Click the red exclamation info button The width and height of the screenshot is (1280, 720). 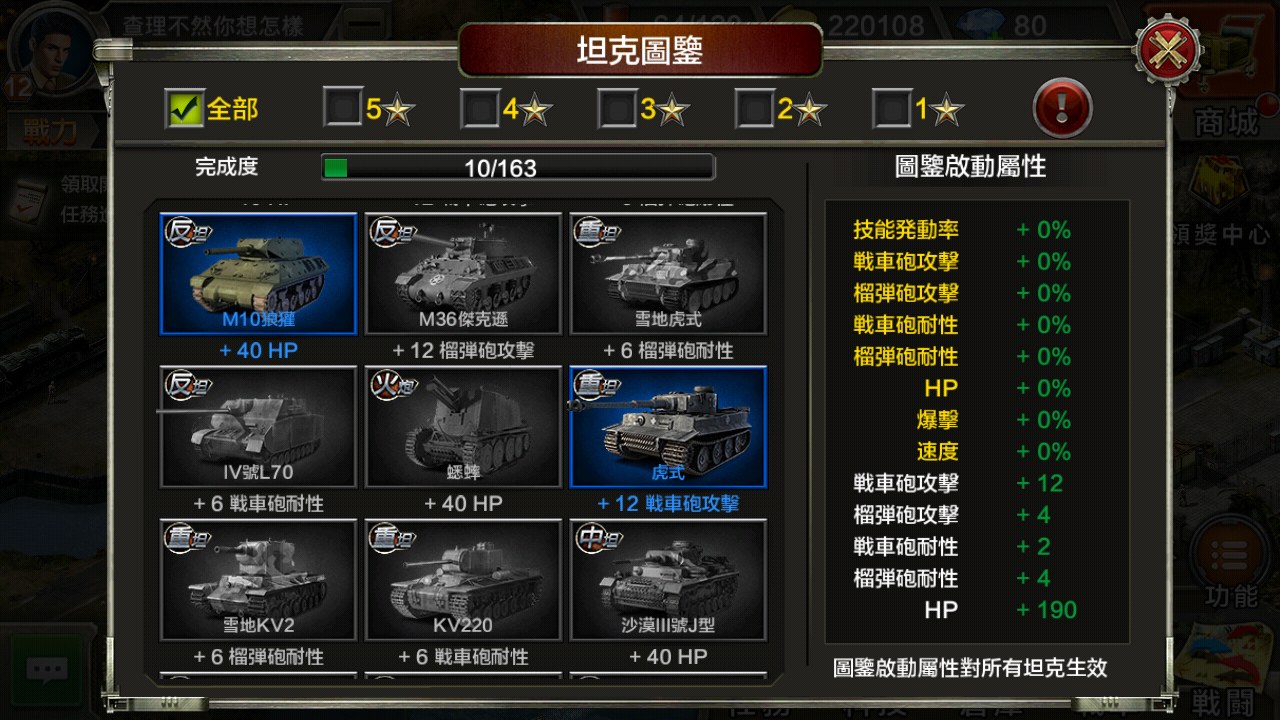(1062, 107)
